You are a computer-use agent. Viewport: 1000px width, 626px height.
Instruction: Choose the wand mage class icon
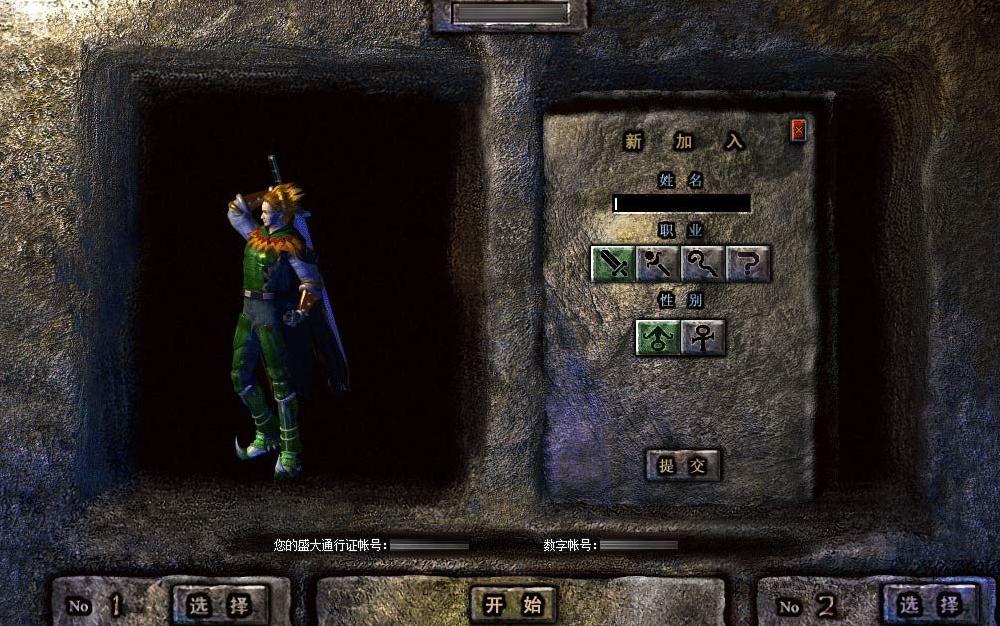tap(657, 263)
